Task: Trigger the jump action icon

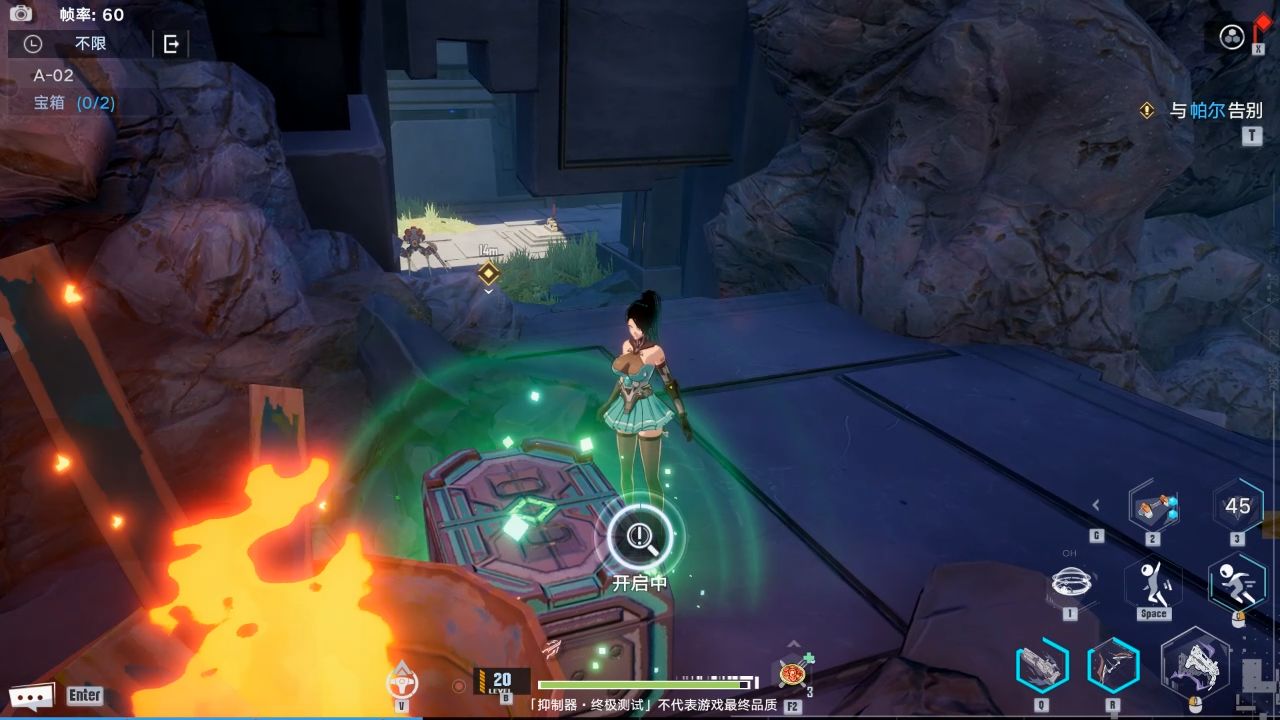Action: [1153, 582]
